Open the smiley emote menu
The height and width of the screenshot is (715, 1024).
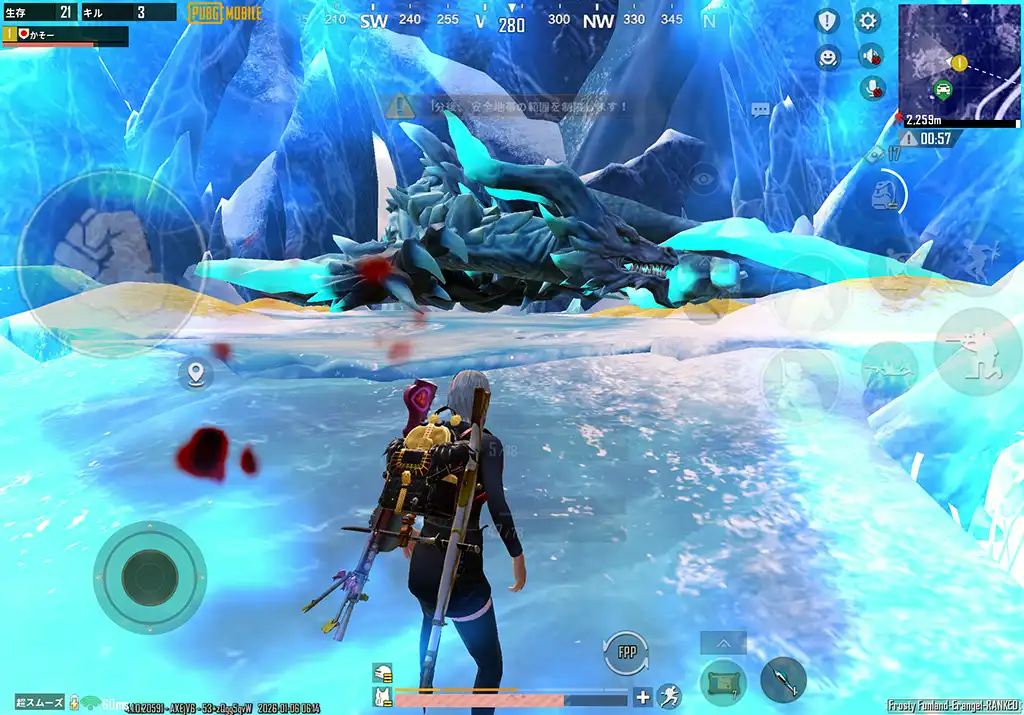[x=827, y=57]
